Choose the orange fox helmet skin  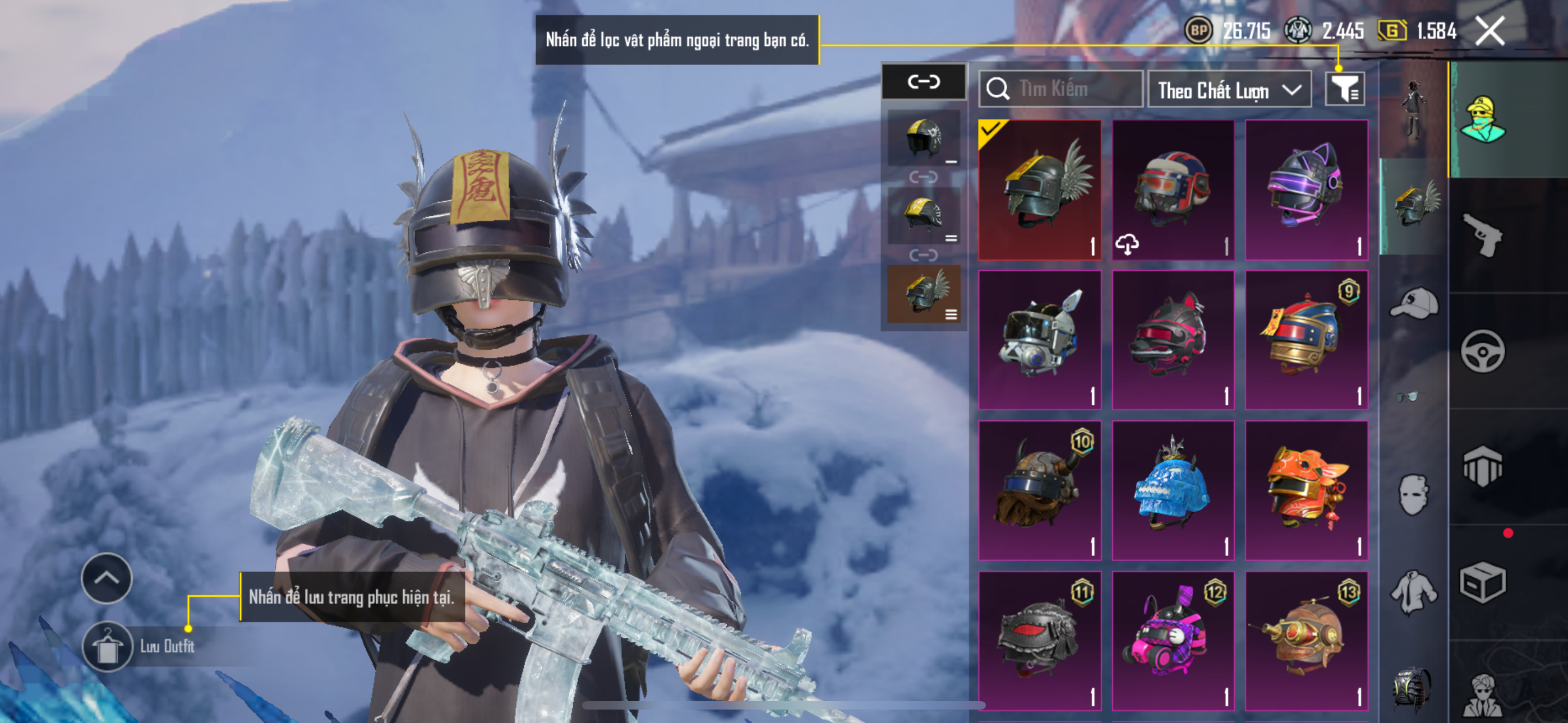click(1306, 490)
